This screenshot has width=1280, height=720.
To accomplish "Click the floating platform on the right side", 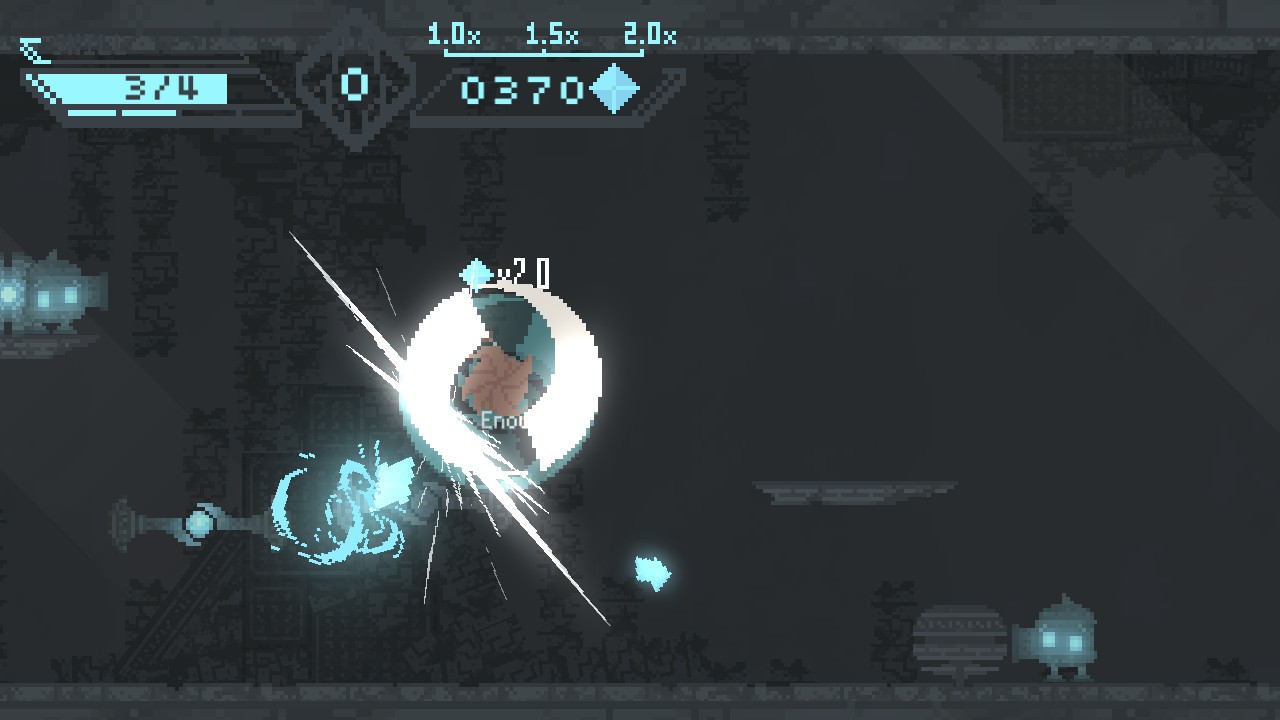I will pos(860,492).
